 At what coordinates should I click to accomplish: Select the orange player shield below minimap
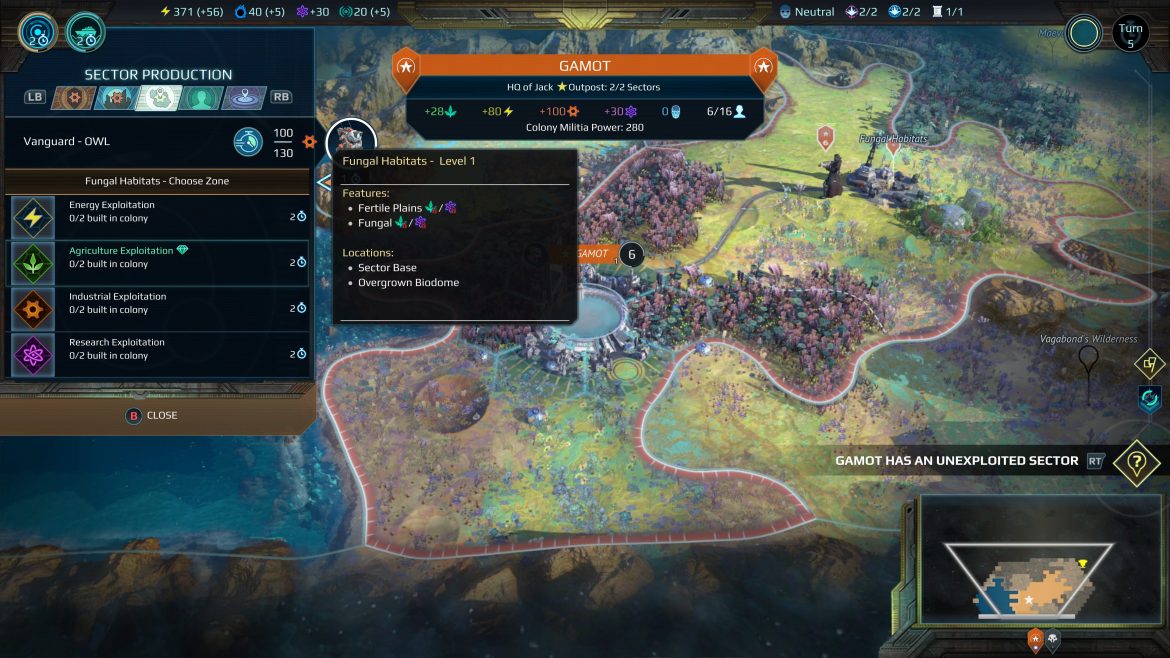point(1035,639)
